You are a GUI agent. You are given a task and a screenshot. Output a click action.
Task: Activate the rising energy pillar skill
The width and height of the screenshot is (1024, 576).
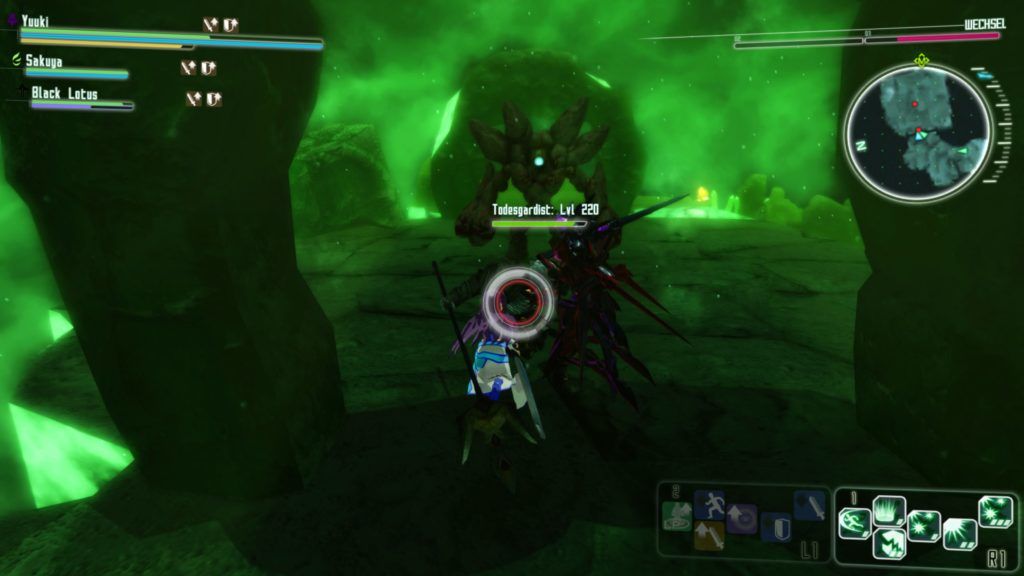point(889,512)
